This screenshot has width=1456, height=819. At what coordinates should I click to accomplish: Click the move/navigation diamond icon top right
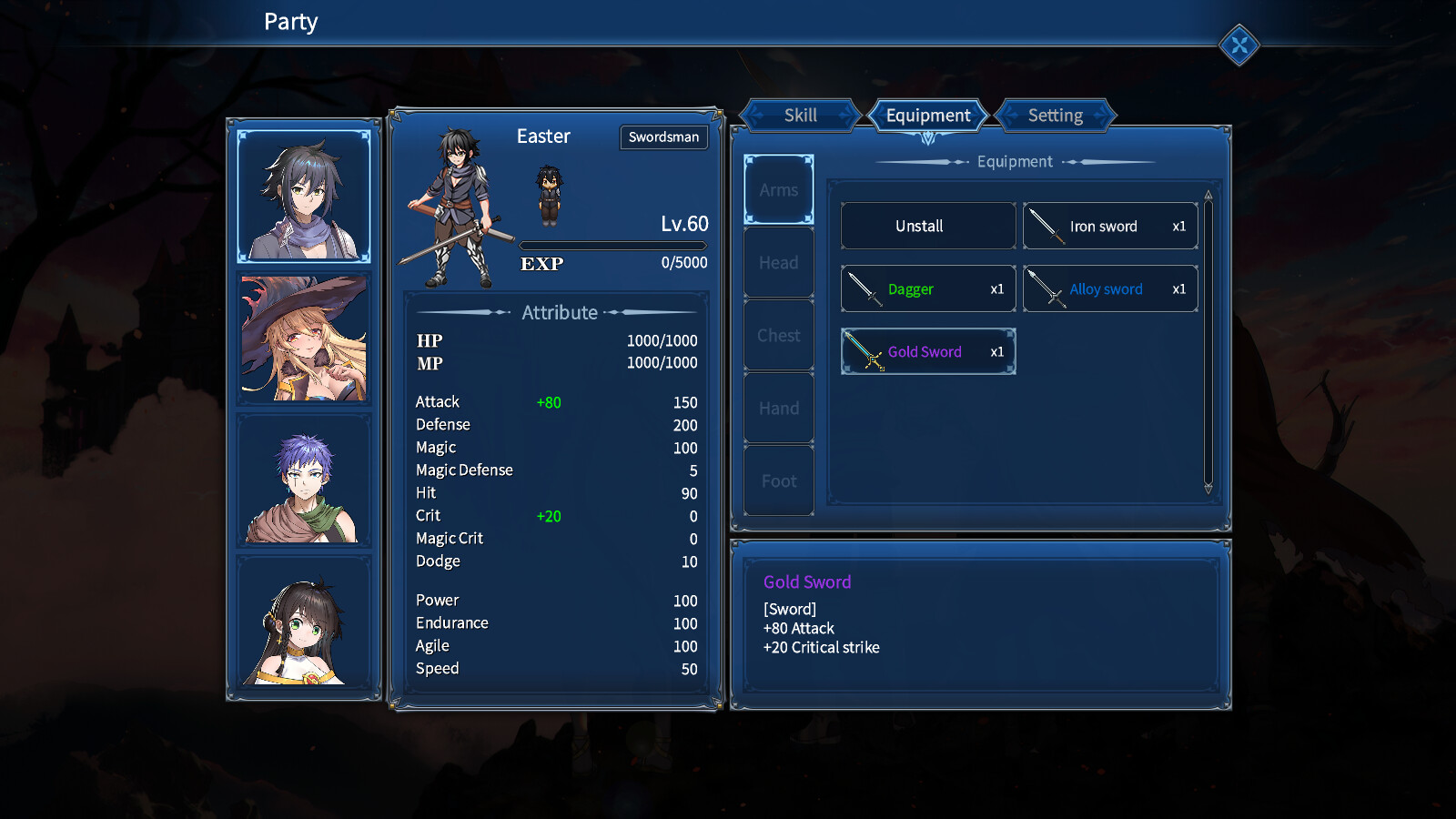(x=1239, y=45)
